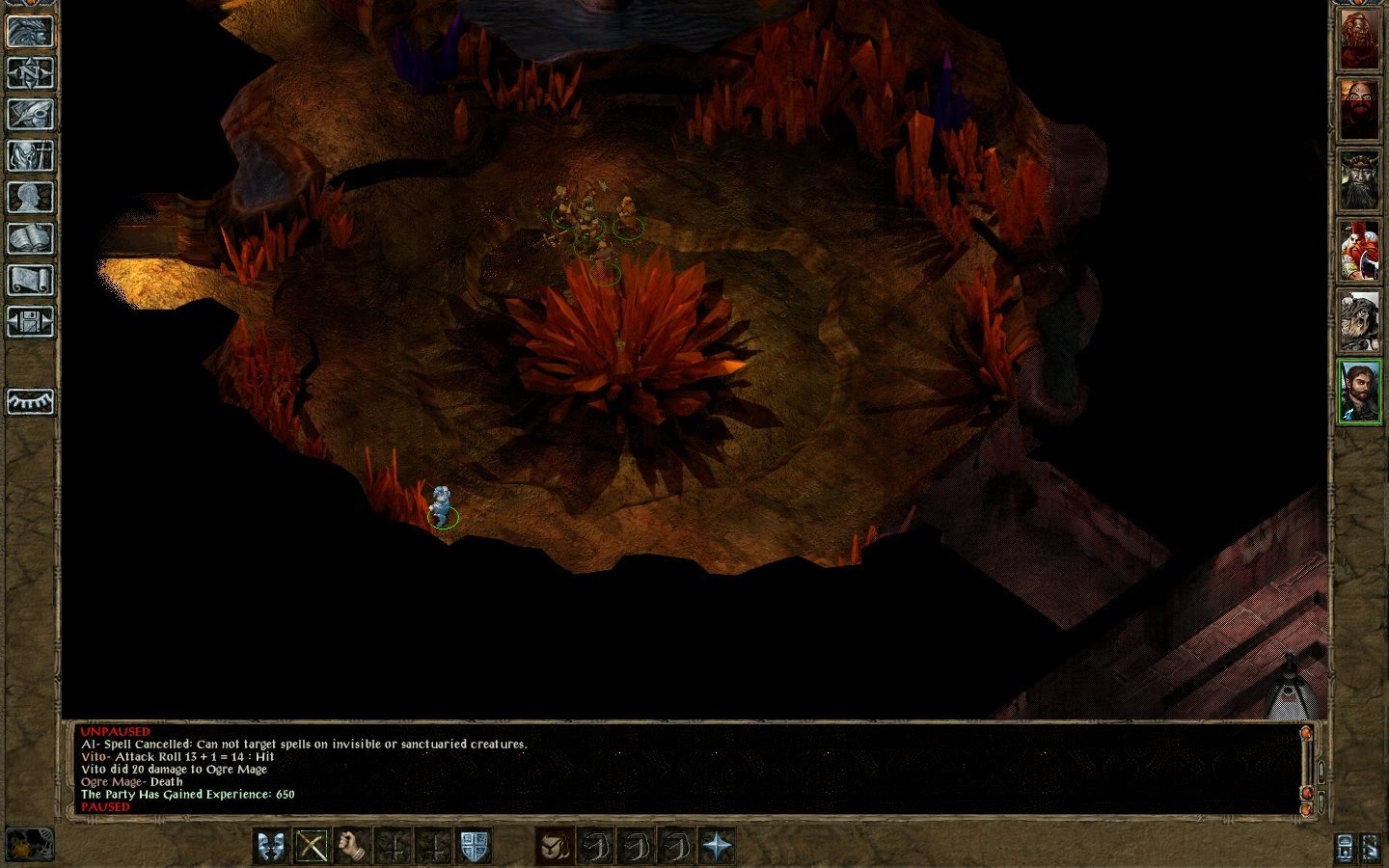Open the quest journal quill icon
The height and width of the screenshot is (868, 1389).
click(31, 115)
